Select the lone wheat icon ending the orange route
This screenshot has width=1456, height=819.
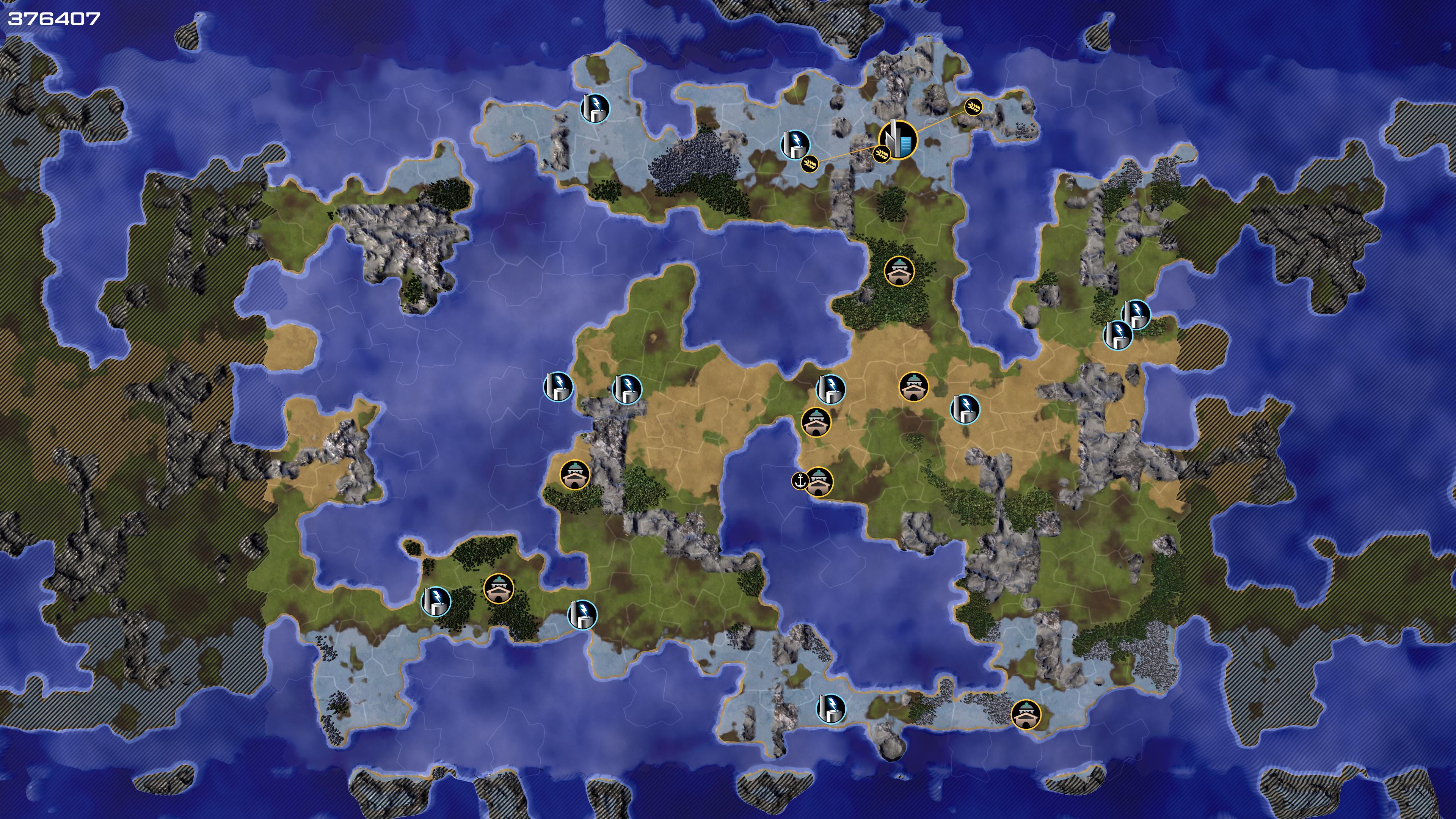point(973,106)
